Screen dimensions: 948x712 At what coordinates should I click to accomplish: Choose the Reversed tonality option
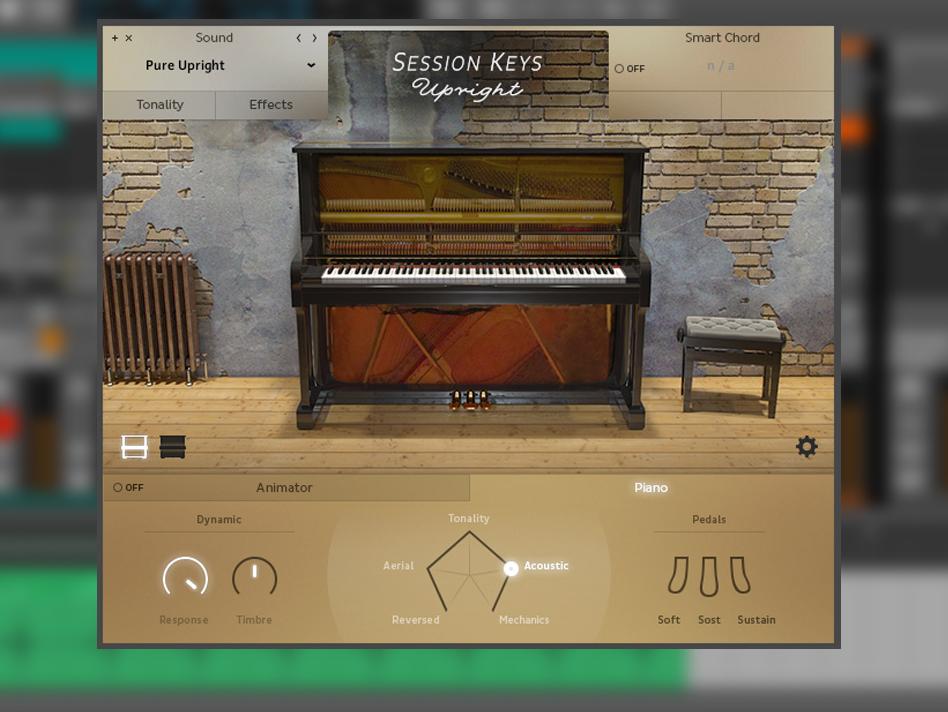tap(415, 620)
